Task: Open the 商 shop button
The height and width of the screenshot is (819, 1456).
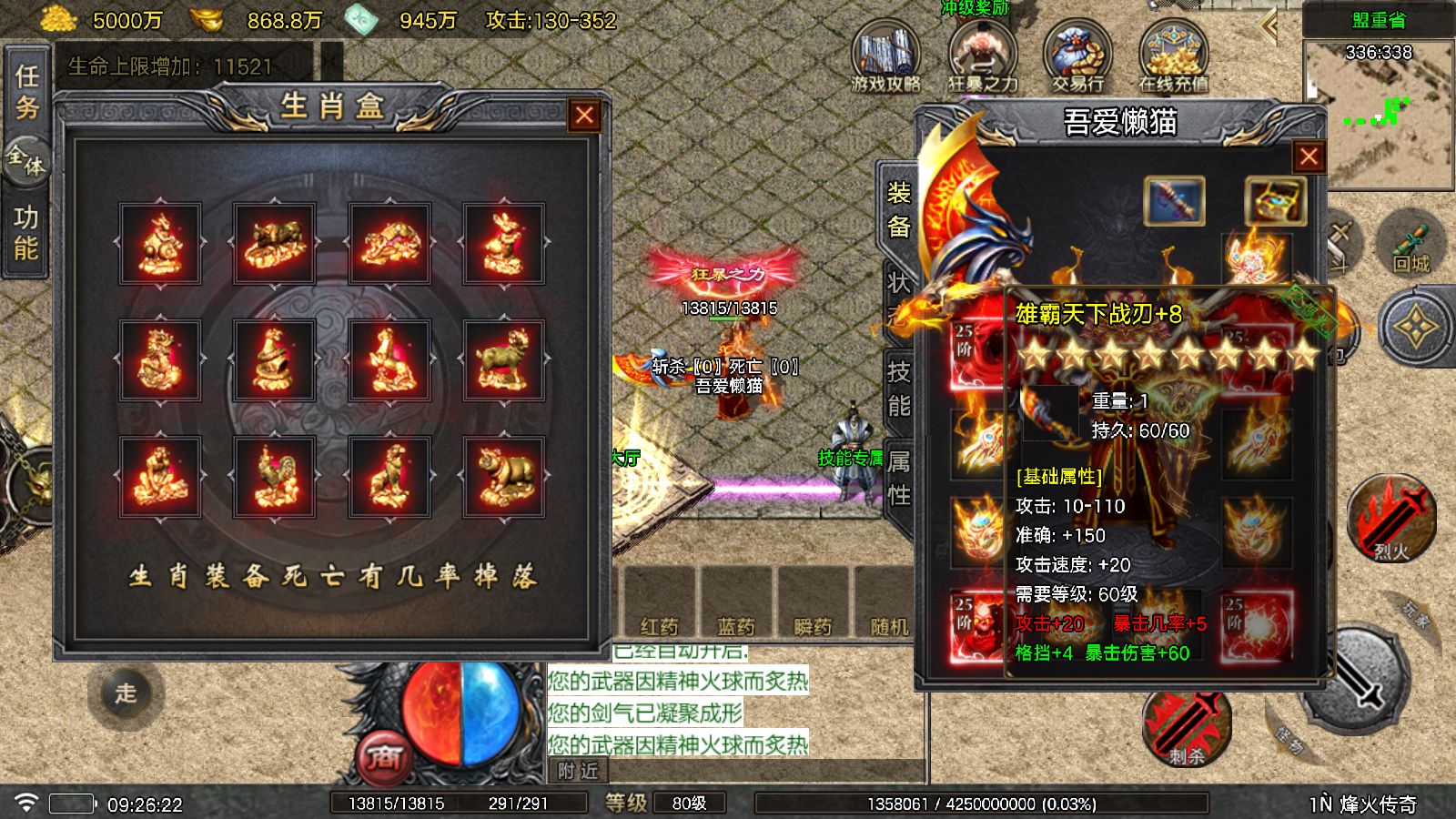Action: pos(384,757)
